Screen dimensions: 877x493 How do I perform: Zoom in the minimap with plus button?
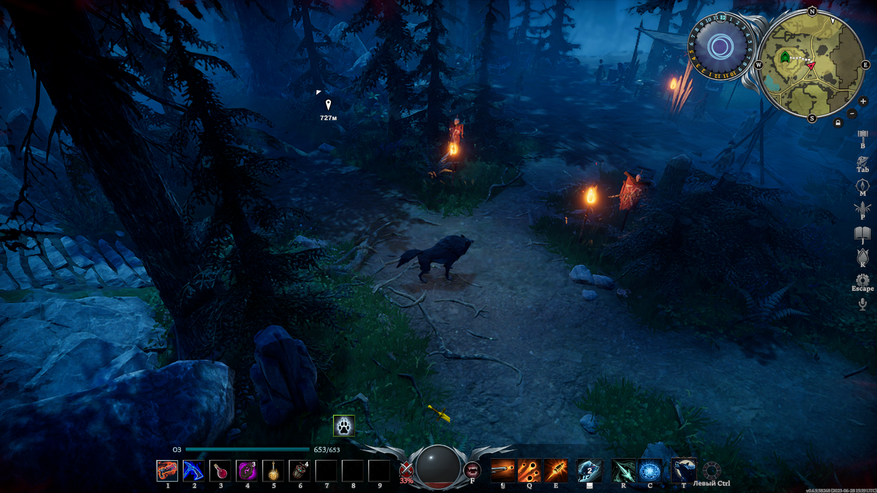coord(863,101)
